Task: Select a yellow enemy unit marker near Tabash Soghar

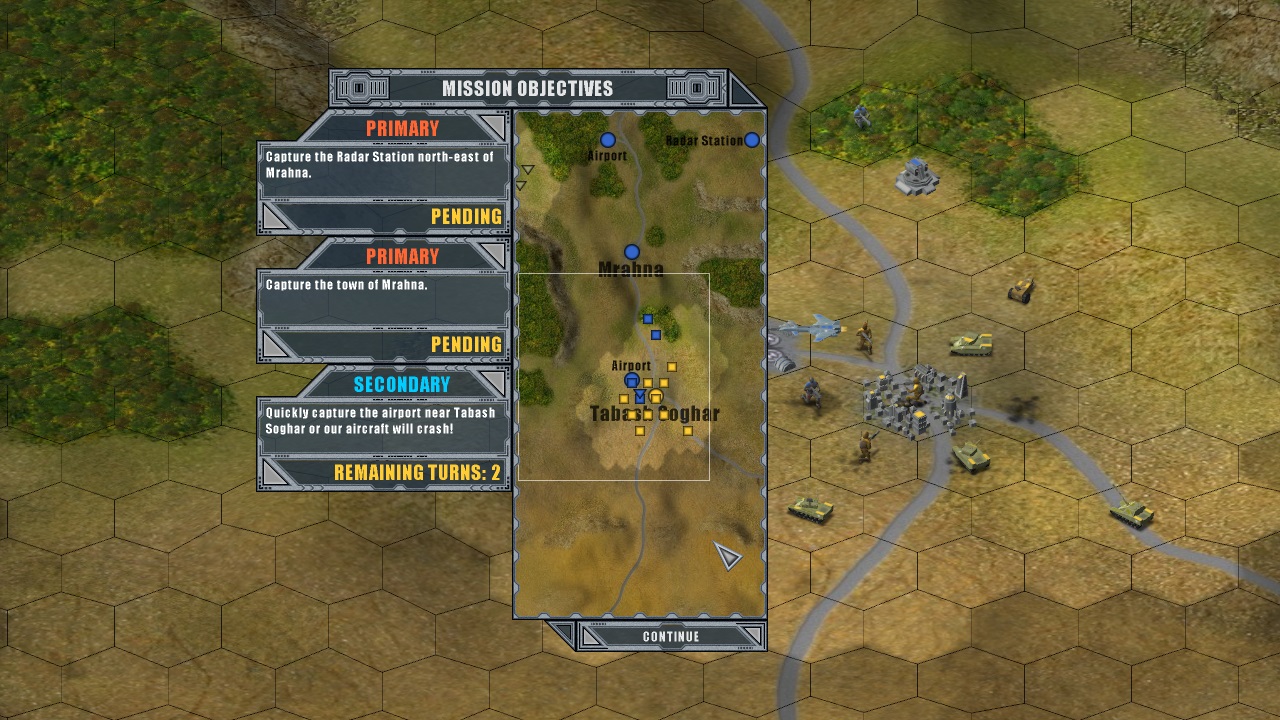Action: pos(671,365)
